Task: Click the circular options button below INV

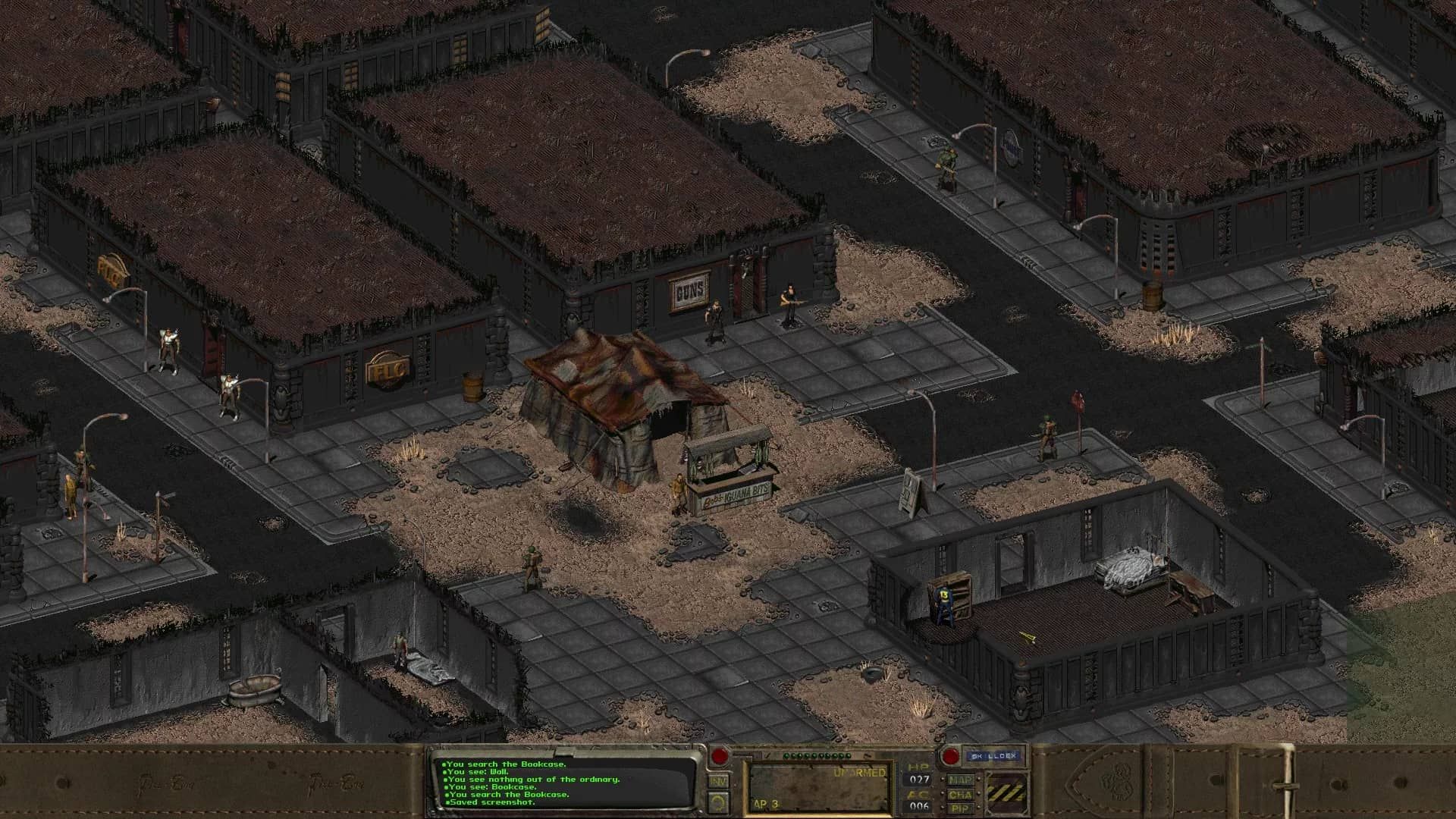Action: (x=718, y=802)
